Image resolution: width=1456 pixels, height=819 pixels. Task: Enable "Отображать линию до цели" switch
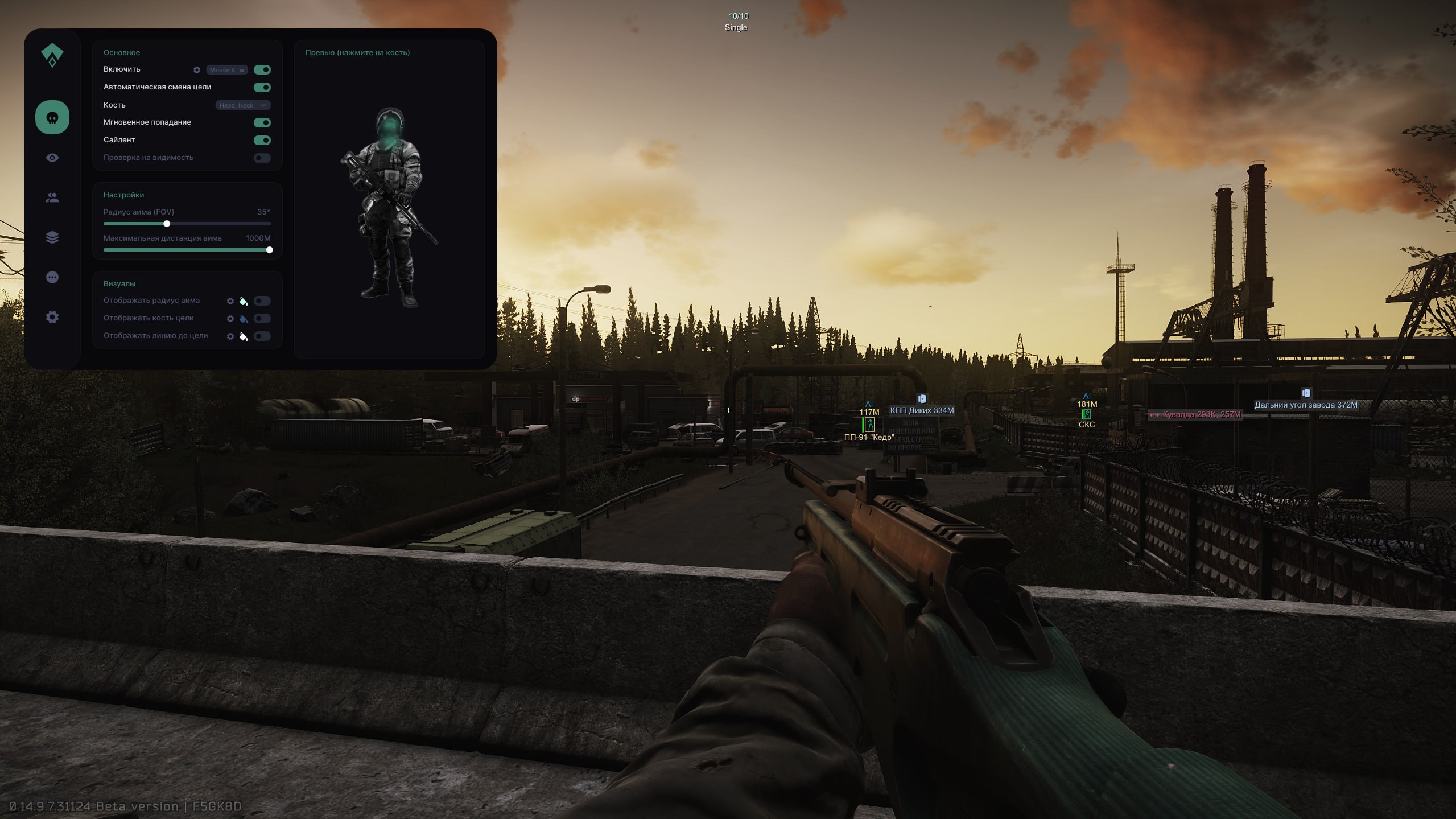click(x=262, y=336)
